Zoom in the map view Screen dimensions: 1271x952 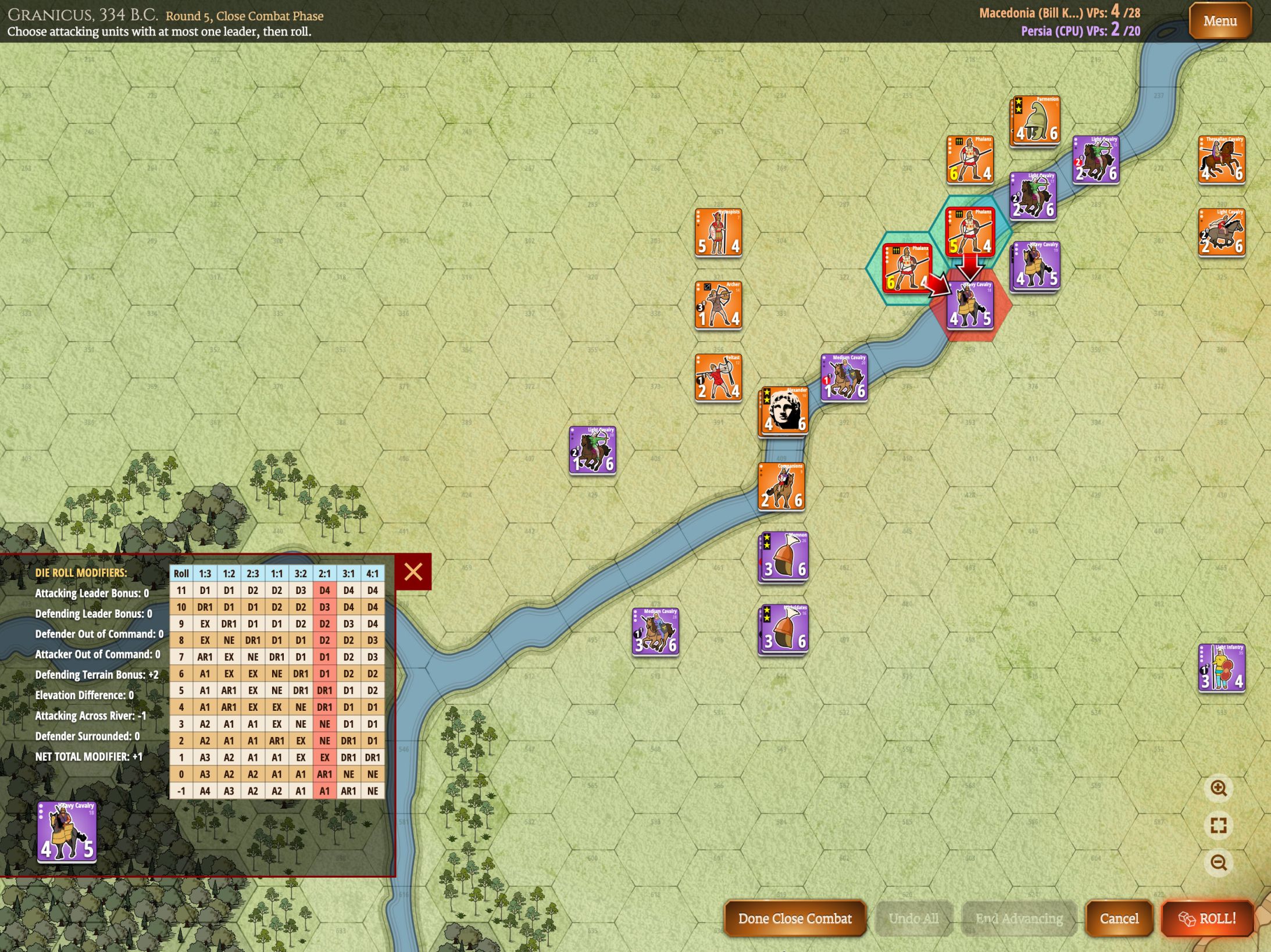[1219, 789]
